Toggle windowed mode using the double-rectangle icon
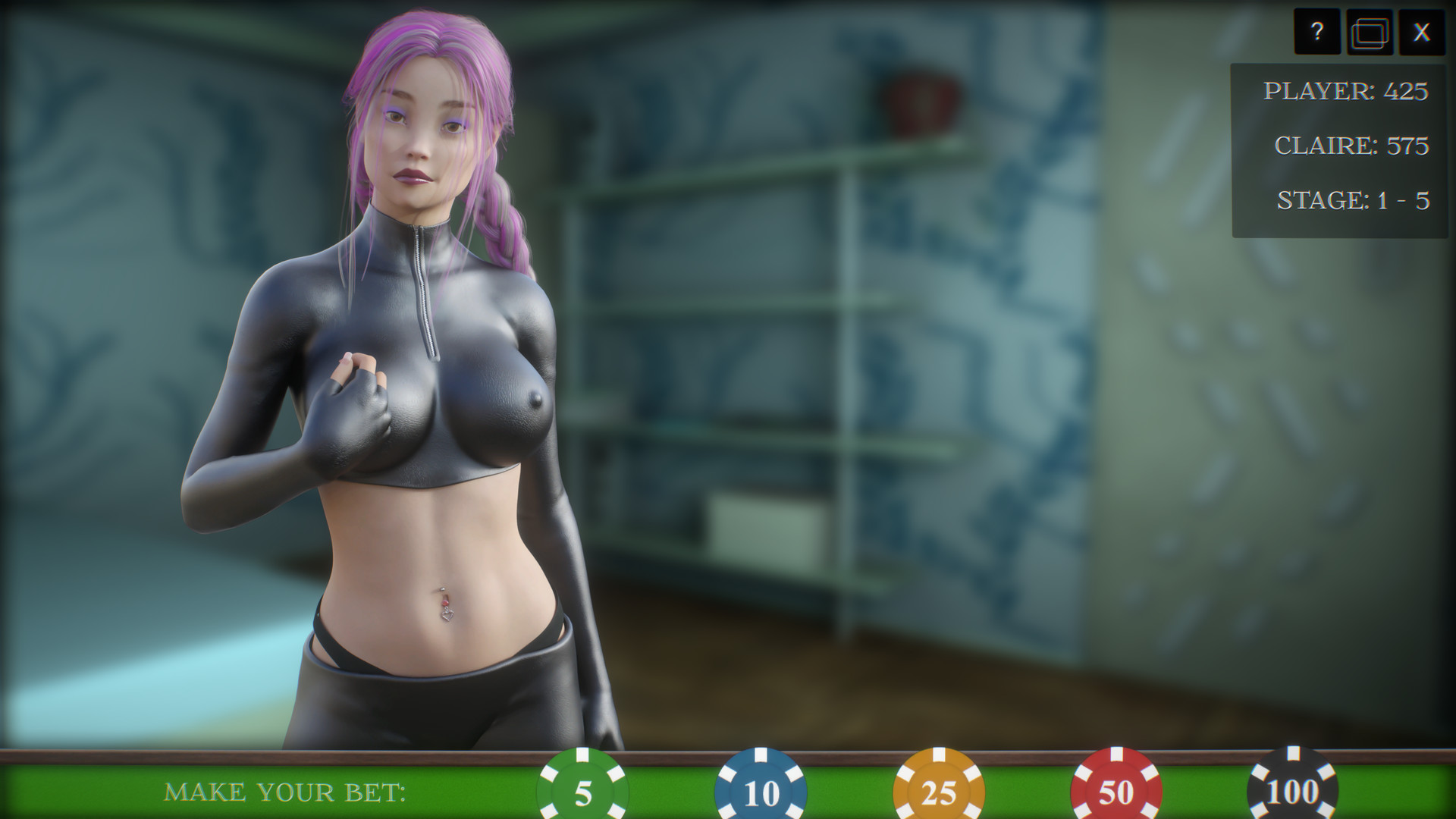Screen dimensions: 1456x819 coord(1370,32)
